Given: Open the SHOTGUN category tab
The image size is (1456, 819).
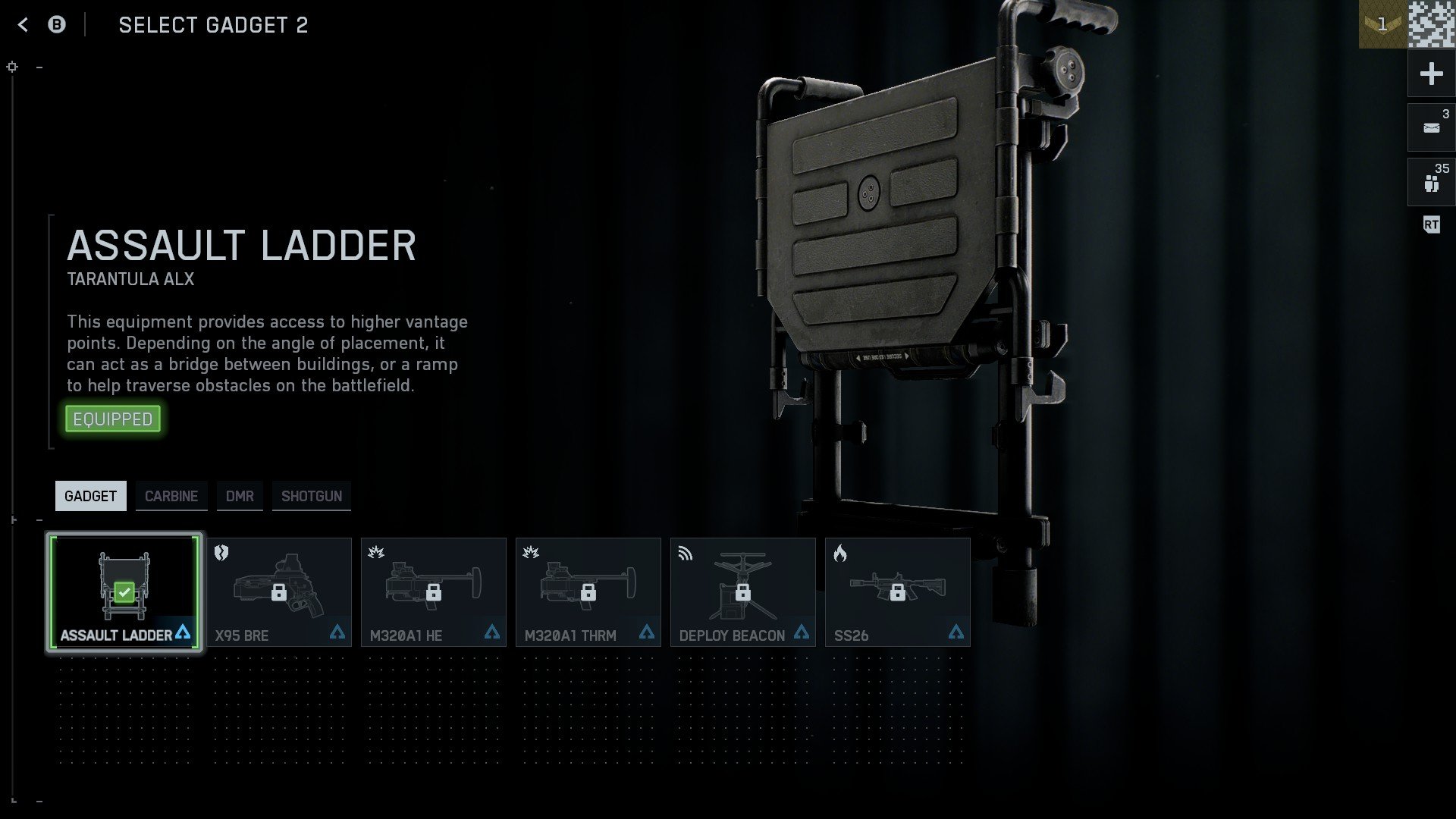Looking at the screenshot, I should point(312,496).
